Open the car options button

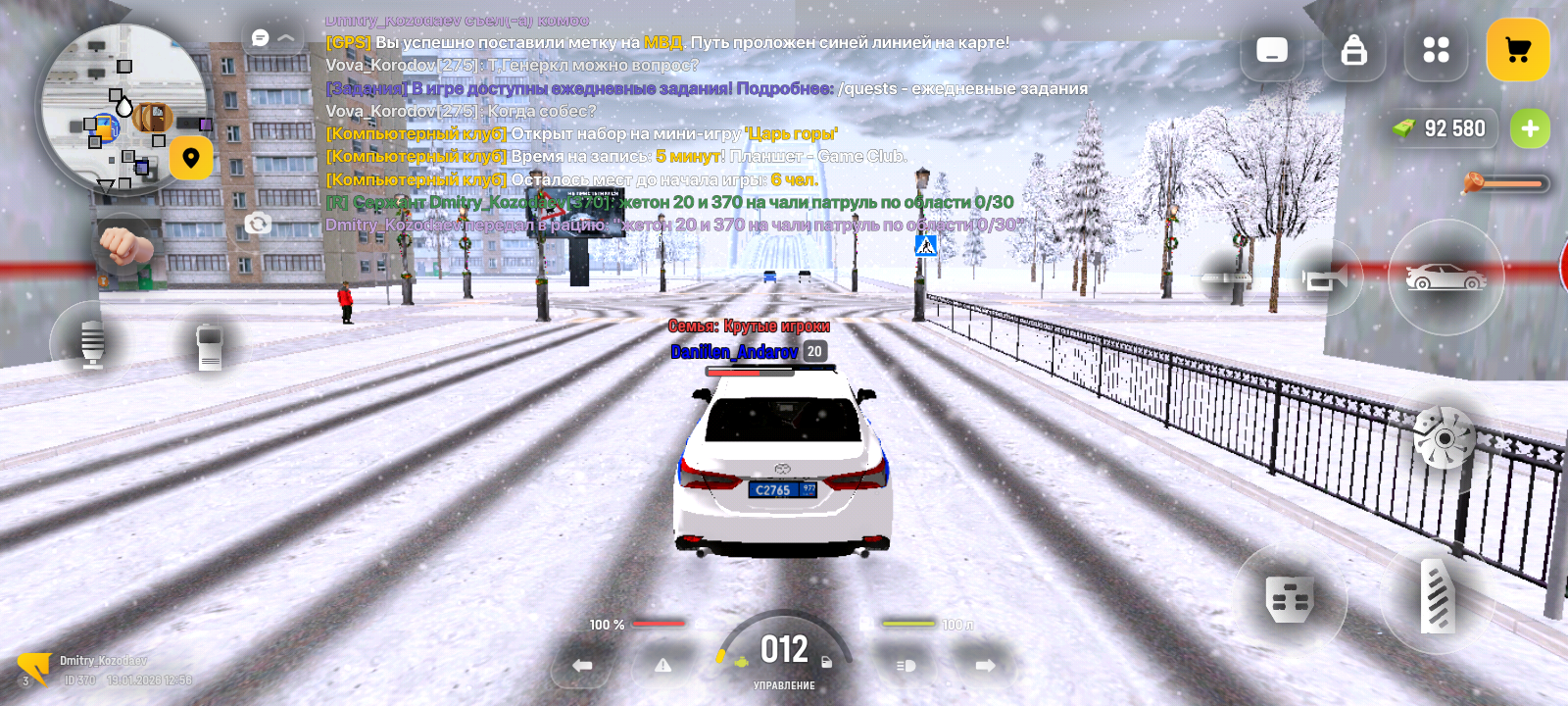pyautogui.click(x=1445, y=277)
